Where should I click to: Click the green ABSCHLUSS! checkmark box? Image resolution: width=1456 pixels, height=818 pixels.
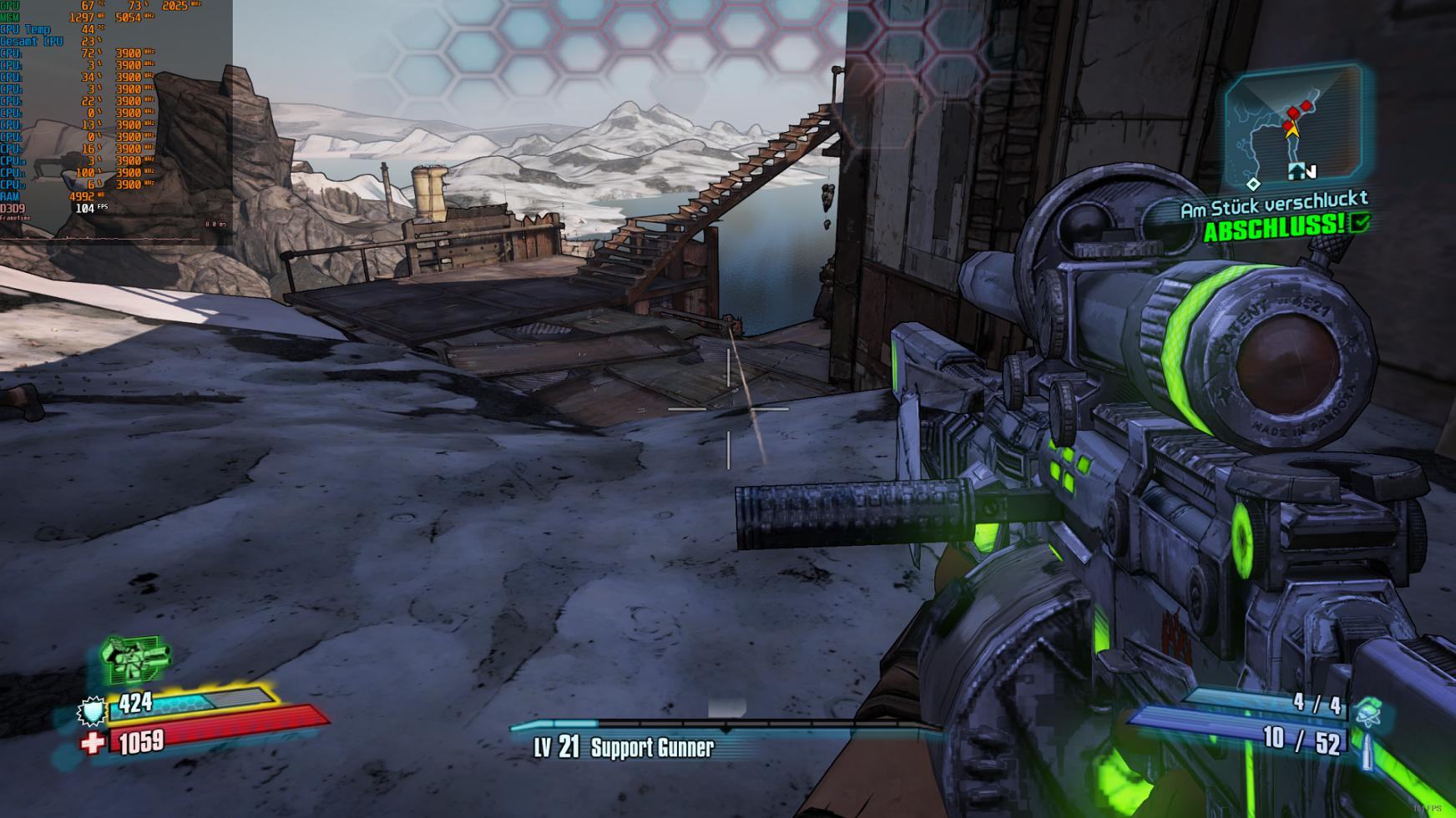[x=1360, y=223]
